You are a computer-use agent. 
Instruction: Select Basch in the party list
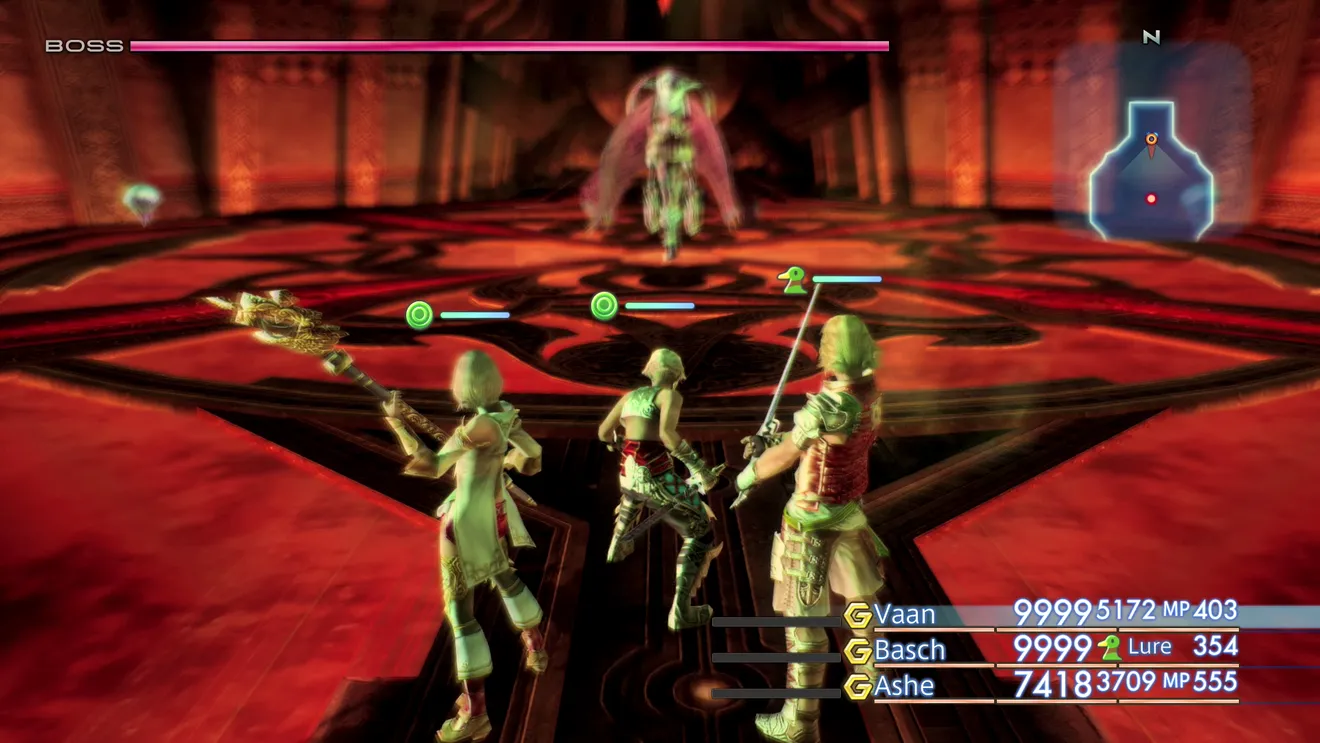click(x=910, y=649)
